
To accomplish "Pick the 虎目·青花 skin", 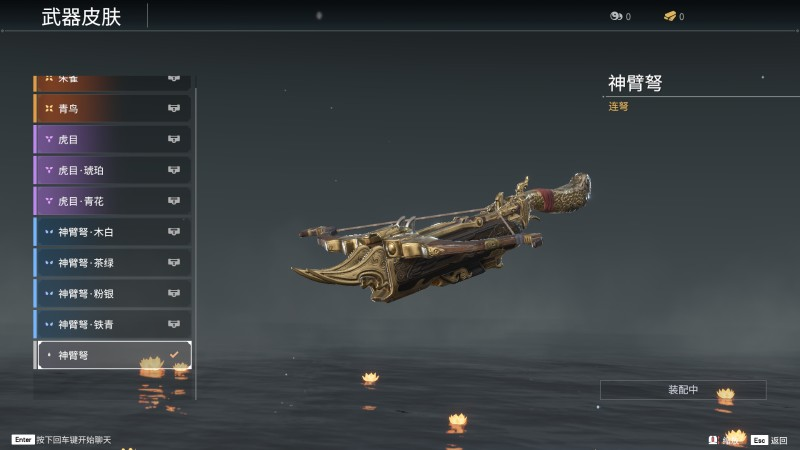I will (x=112, y=201).
